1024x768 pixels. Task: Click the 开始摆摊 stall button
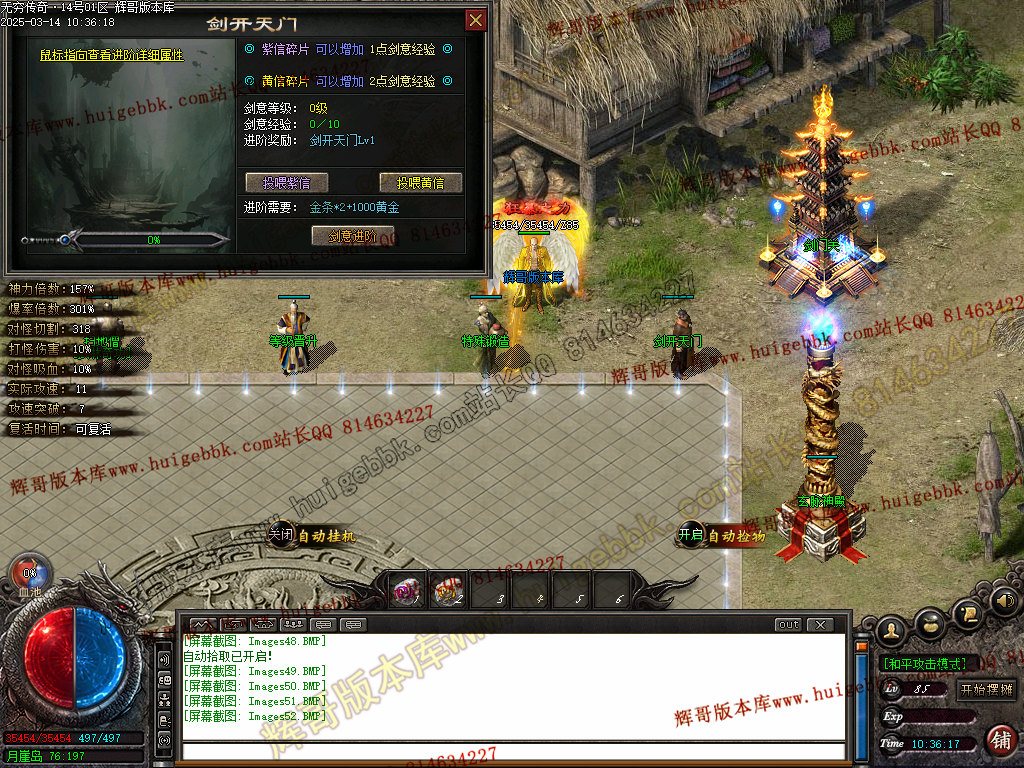(x=986, y=689)
